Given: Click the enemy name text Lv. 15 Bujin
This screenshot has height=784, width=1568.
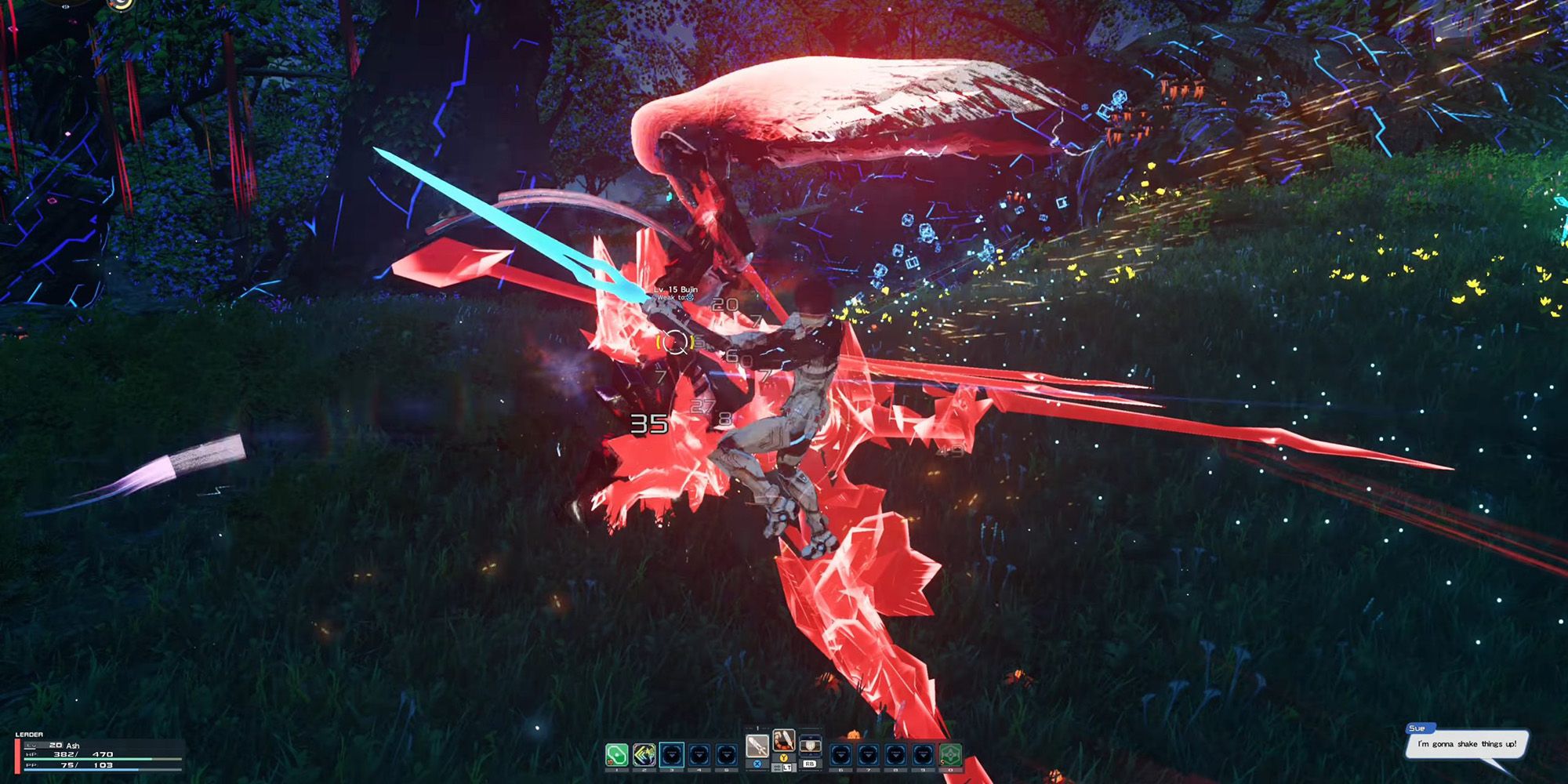Looking at the screenshot, I should [676, 290].
